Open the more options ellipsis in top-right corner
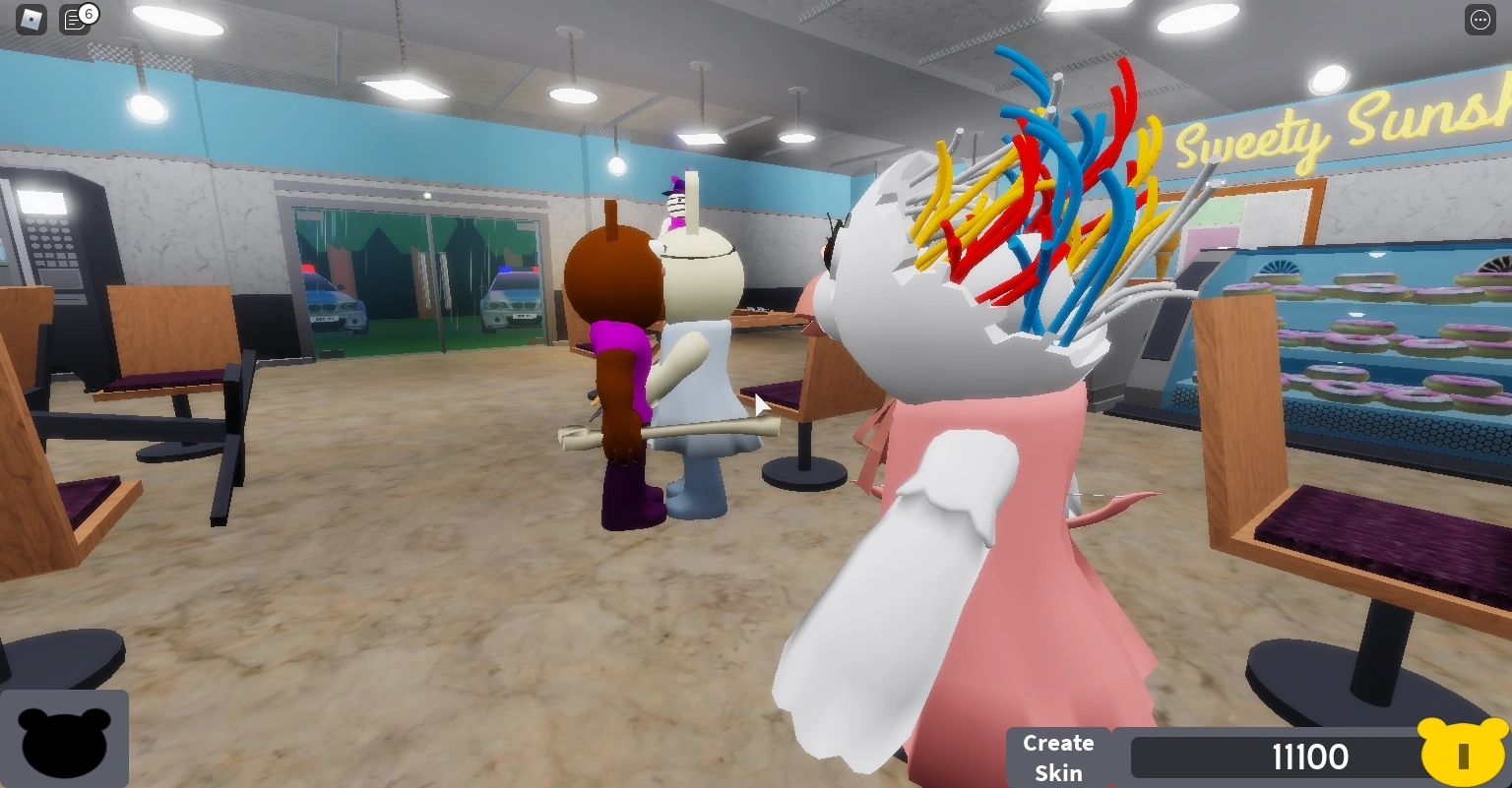The width and height of the screenshot is (1512, 788). point(1480,20)
